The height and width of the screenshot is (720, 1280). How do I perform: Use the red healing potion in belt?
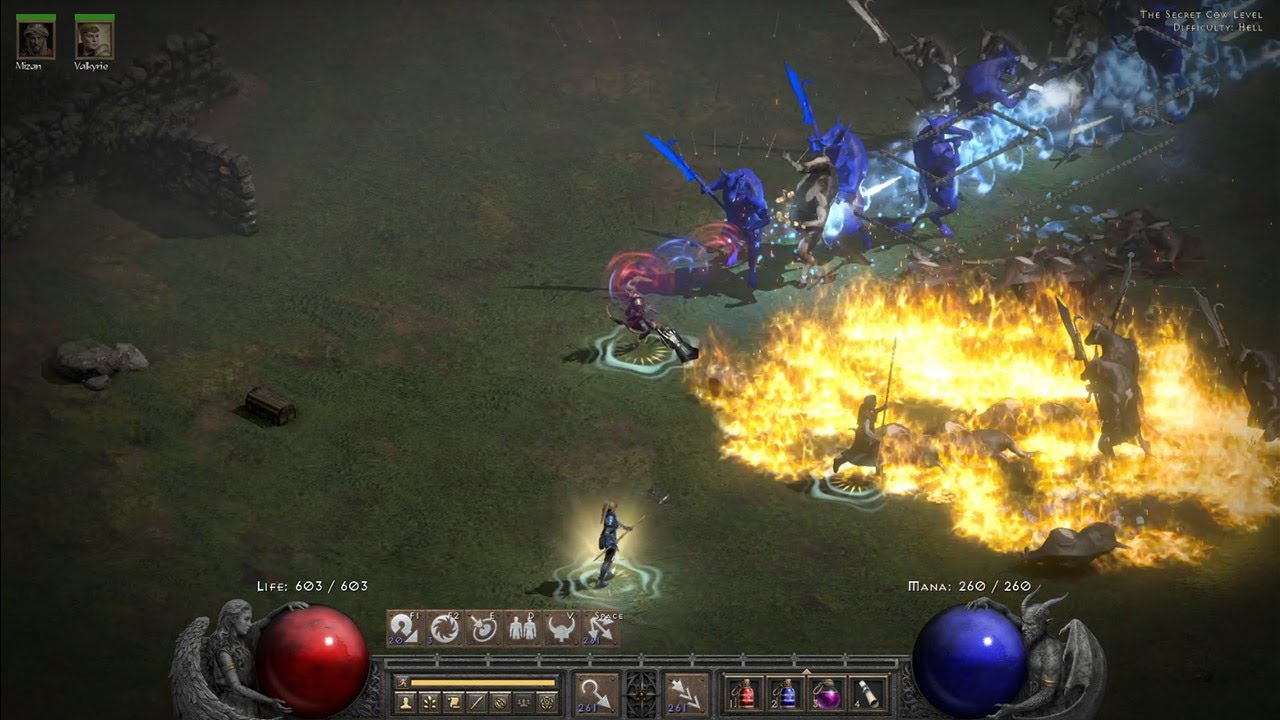[x=743, y=693]
